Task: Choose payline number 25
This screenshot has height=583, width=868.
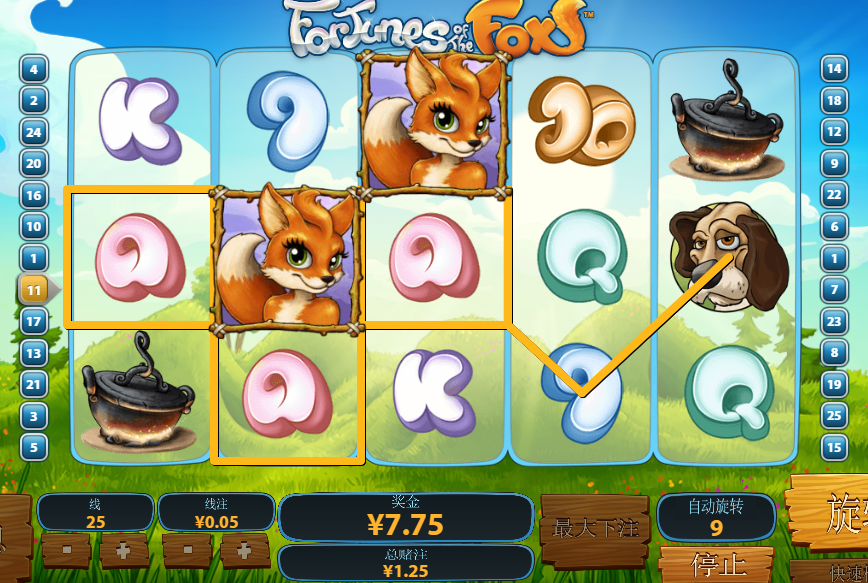Action: click(833, 415)
